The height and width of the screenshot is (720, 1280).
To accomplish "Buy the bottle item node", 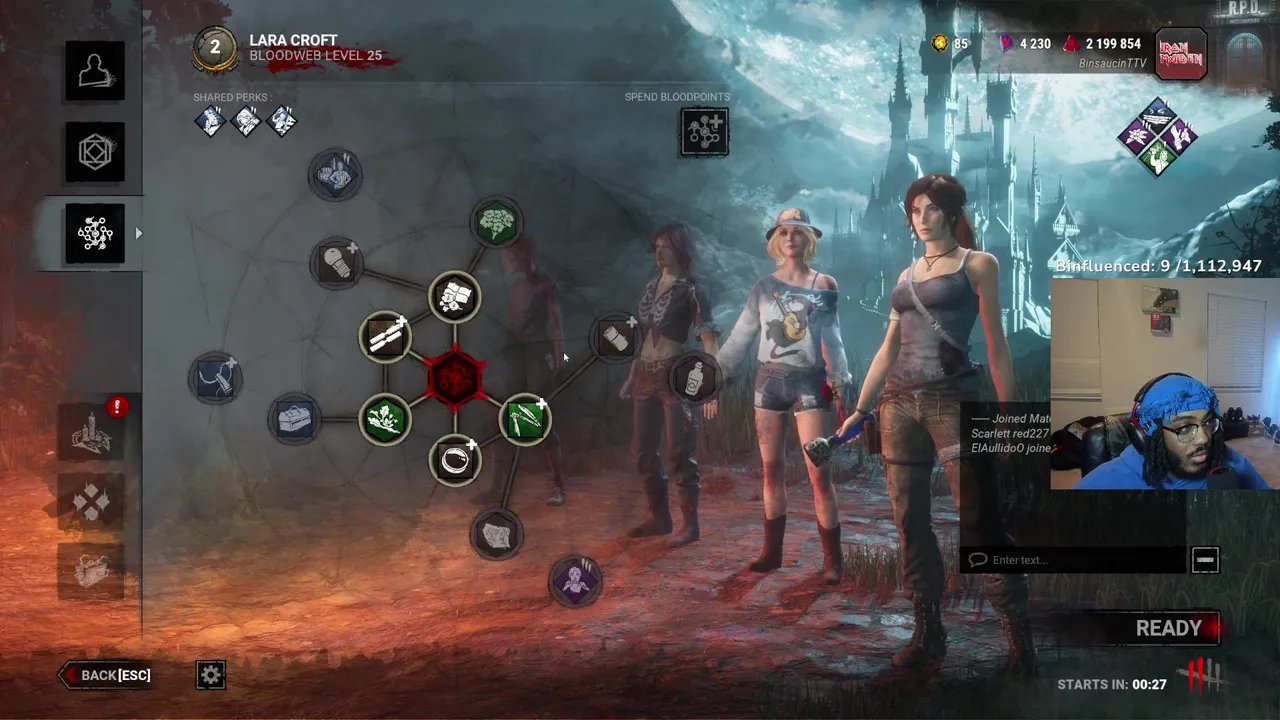I will (695, 379).
